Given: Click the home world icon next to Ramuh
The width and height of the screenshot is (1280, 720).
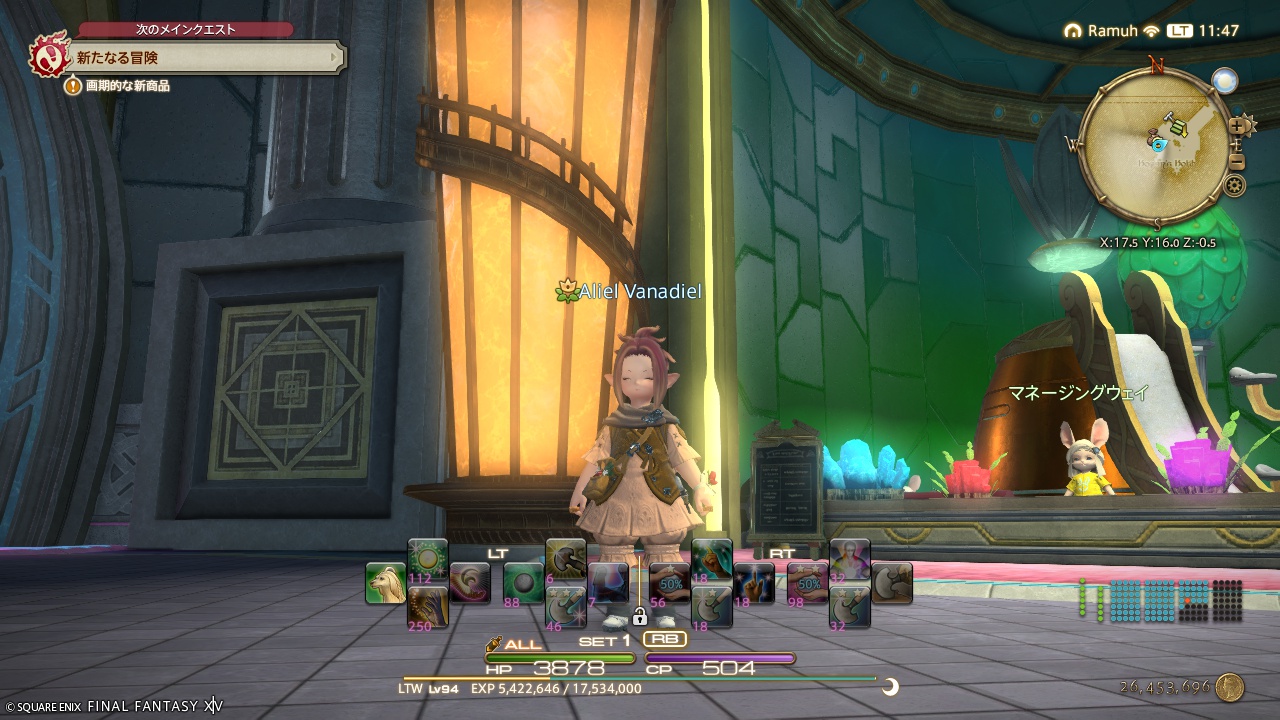Looking at the screenshot, I should coord(1075,31).
